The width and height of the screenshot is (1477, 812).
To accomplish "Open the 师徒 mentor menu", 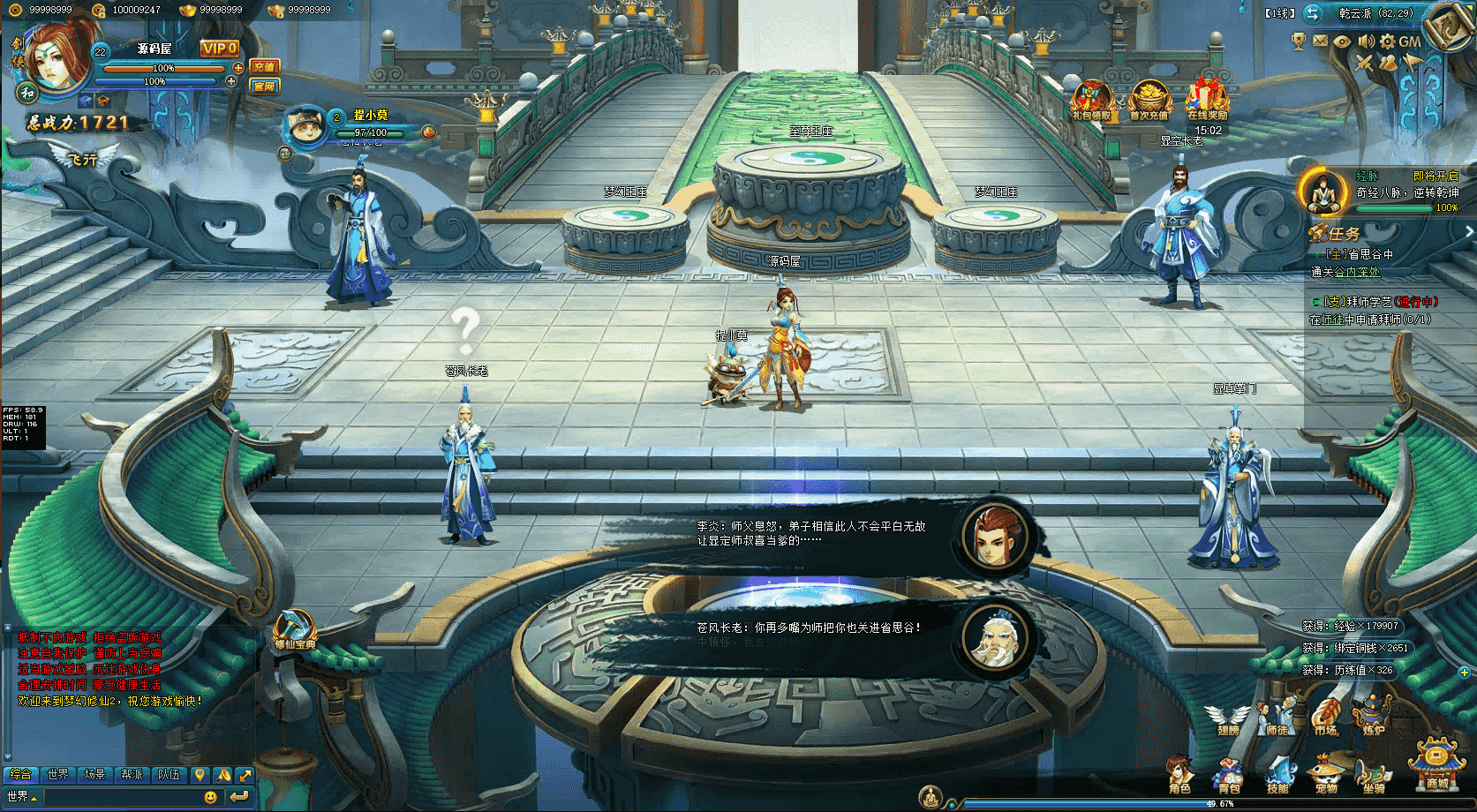I will pyautogui.click(x=1277, y=718).
